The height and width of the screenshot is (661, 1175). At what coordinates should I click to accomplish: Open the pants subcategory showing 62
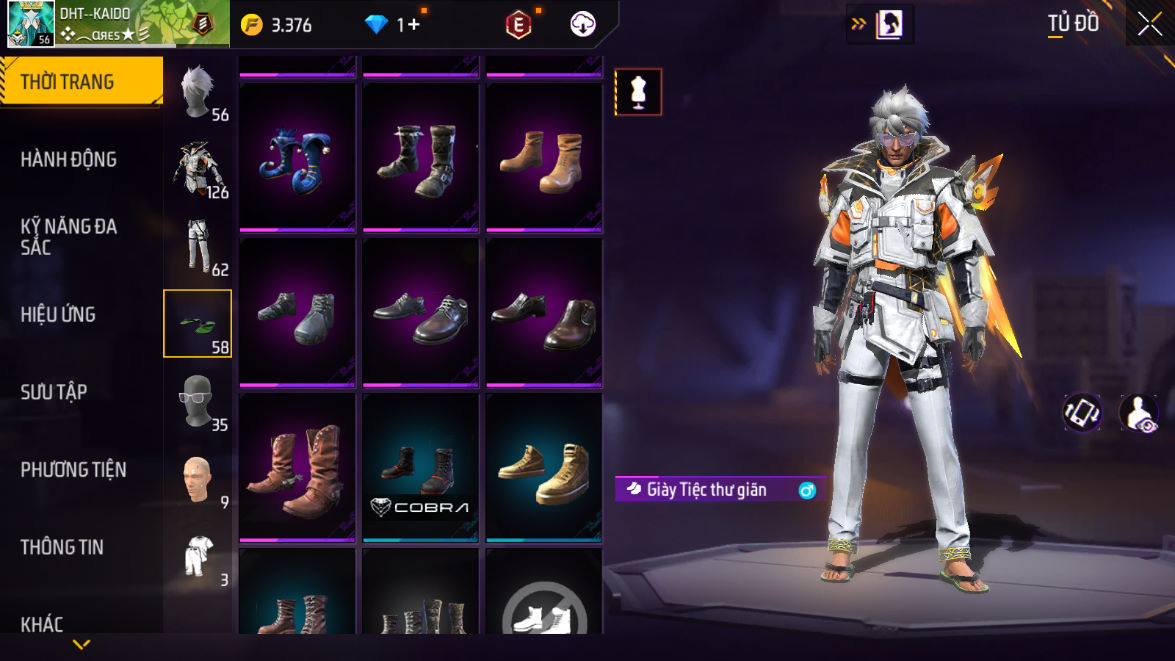coord(199,246)
